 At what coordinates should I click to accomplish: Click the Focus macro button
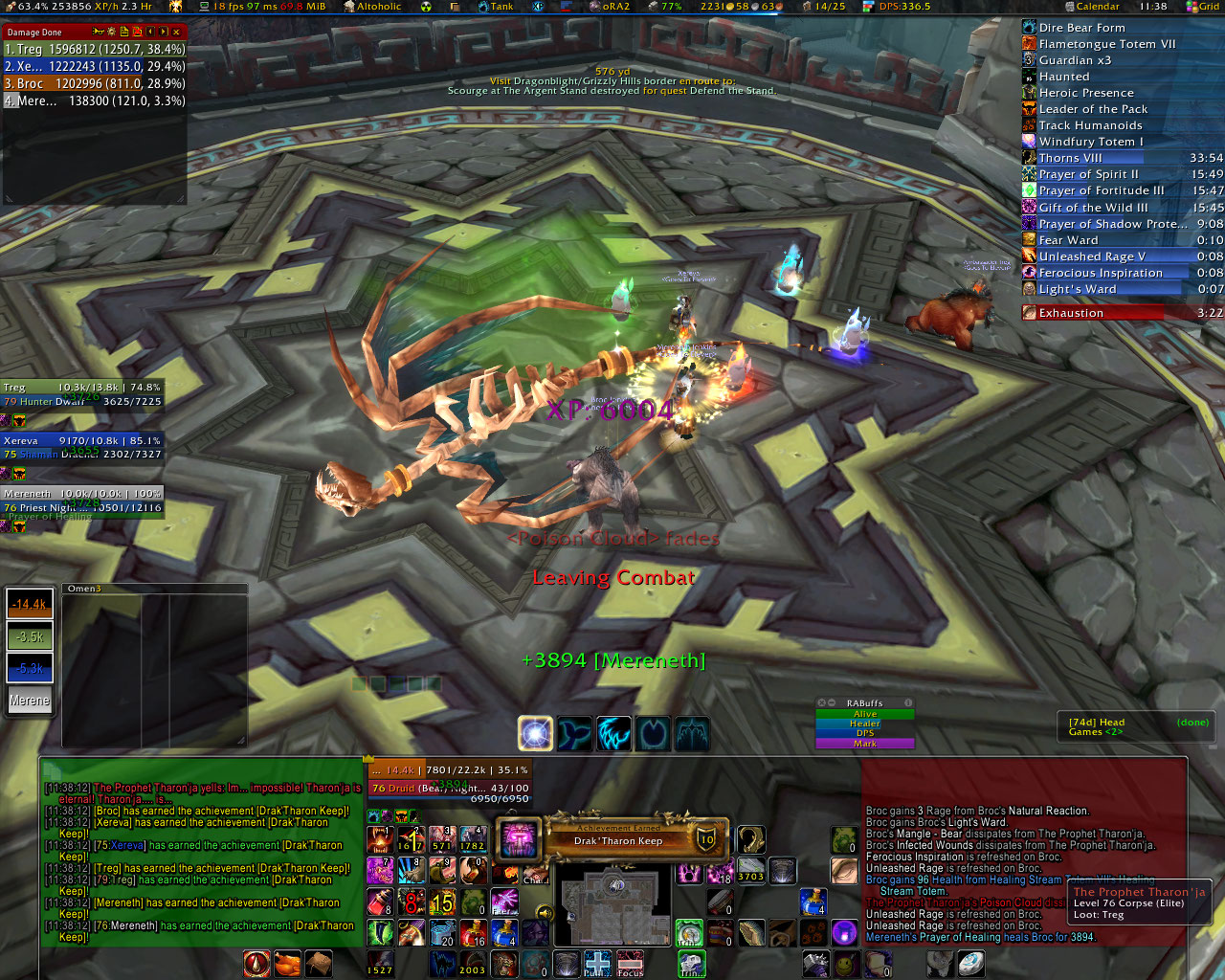630,964
